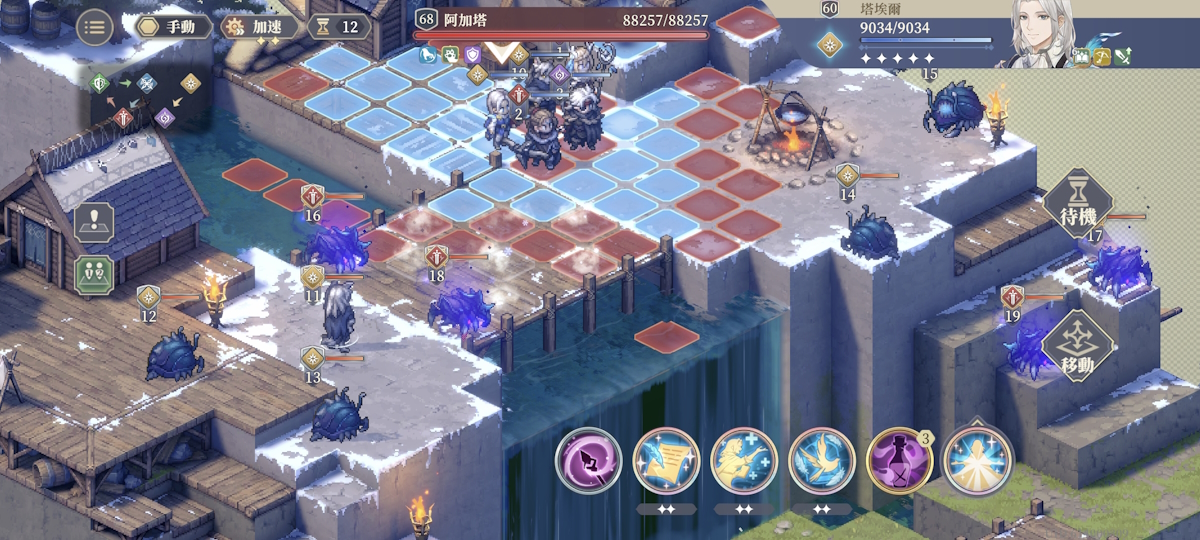Use the quill and scroll skill
The width and height of the screenshot is (1200, 540).
(668, 461)
